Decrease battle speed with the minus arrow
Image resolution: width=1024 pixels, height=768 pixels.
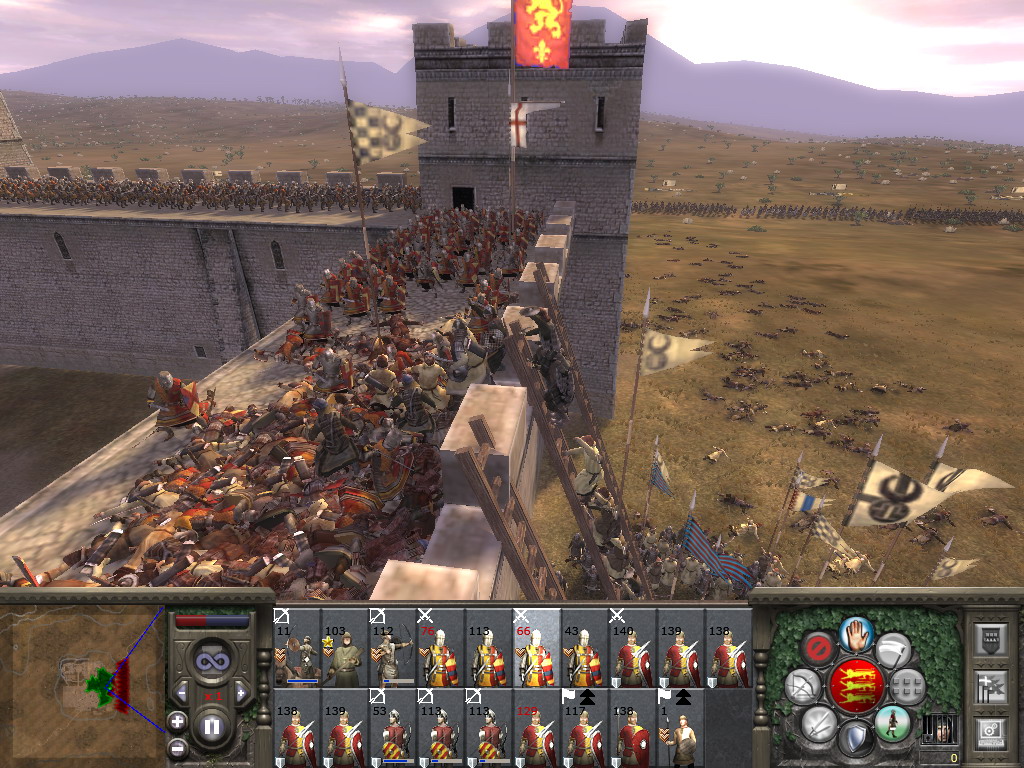click(x=182, y=692)
